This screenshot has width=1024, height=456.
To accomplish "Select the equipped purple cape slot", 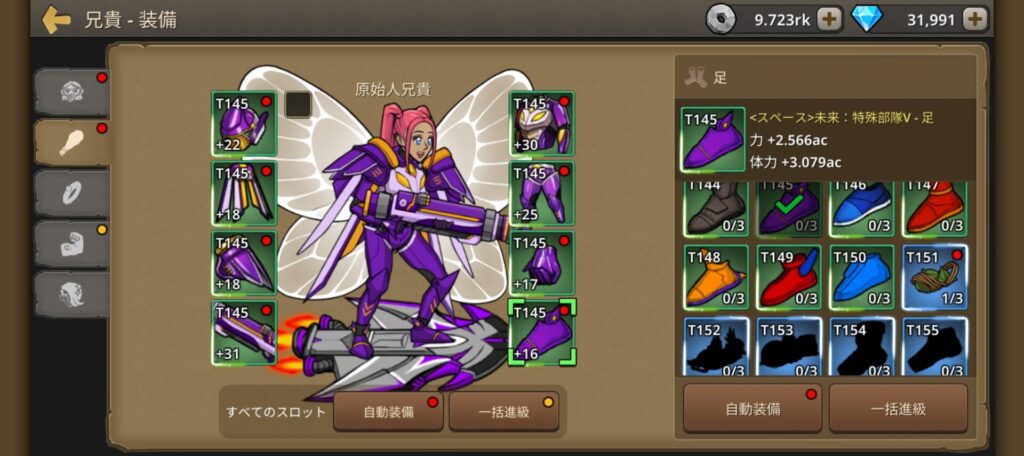I will tap(244, 193).
